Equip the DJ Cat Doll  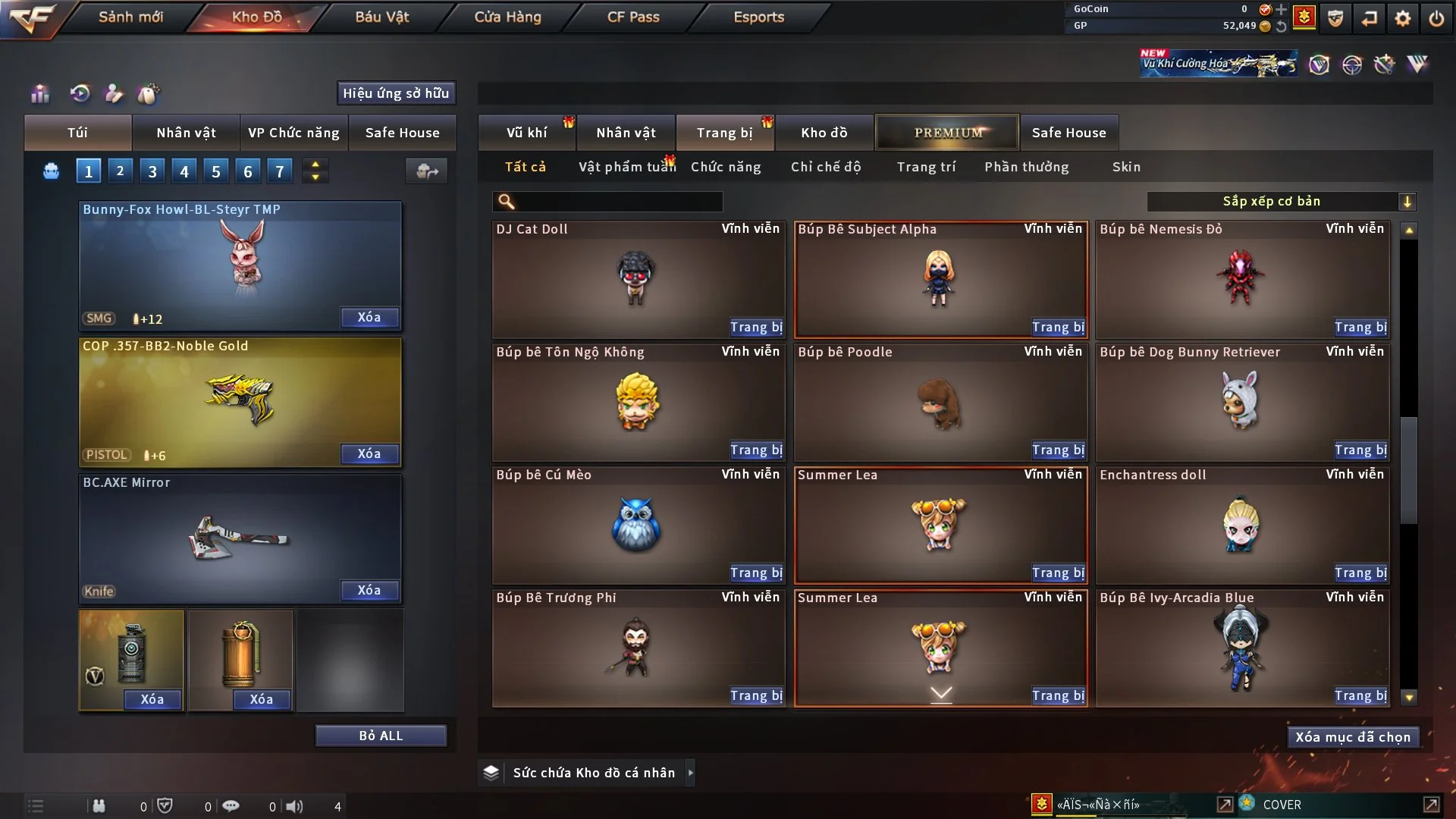coord(755,328)
